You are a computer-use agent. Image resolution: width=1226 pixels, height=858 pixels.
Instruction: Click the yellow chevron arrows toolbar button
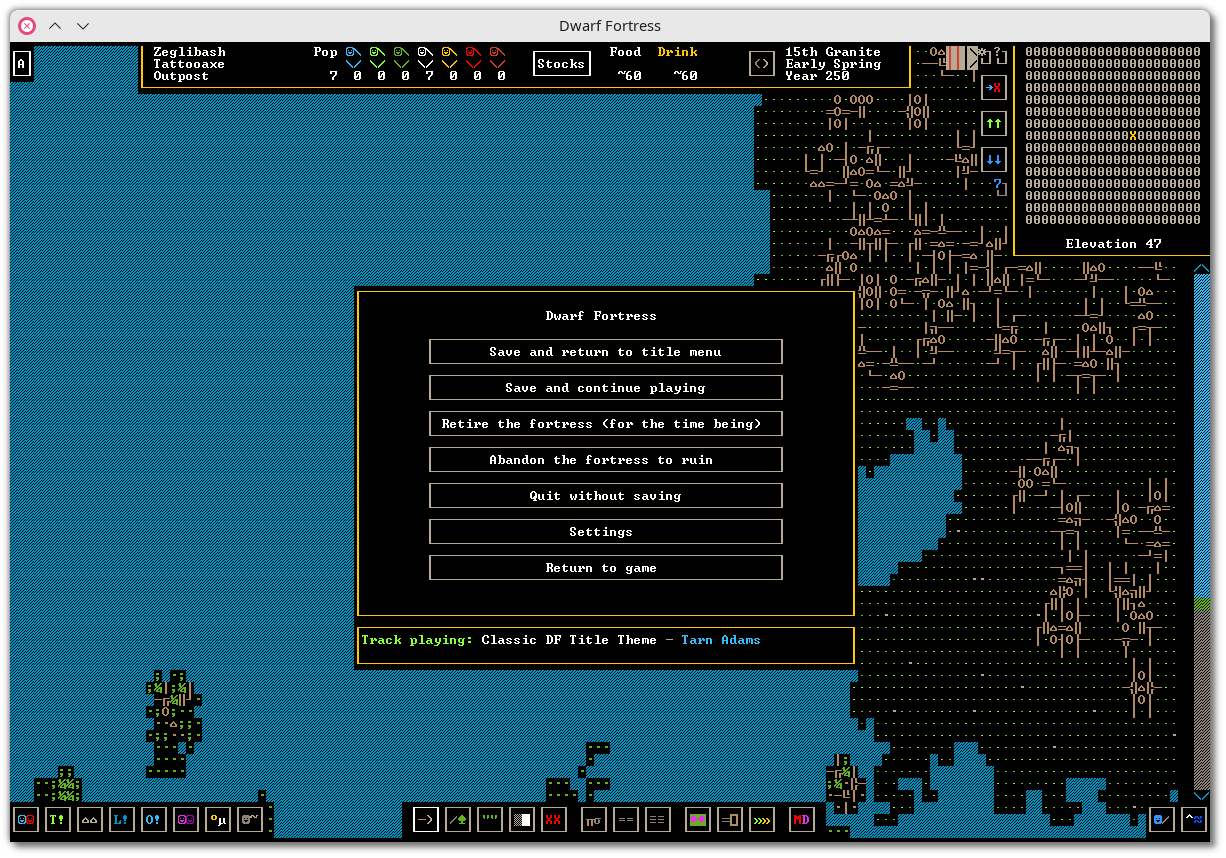[762, 820]
